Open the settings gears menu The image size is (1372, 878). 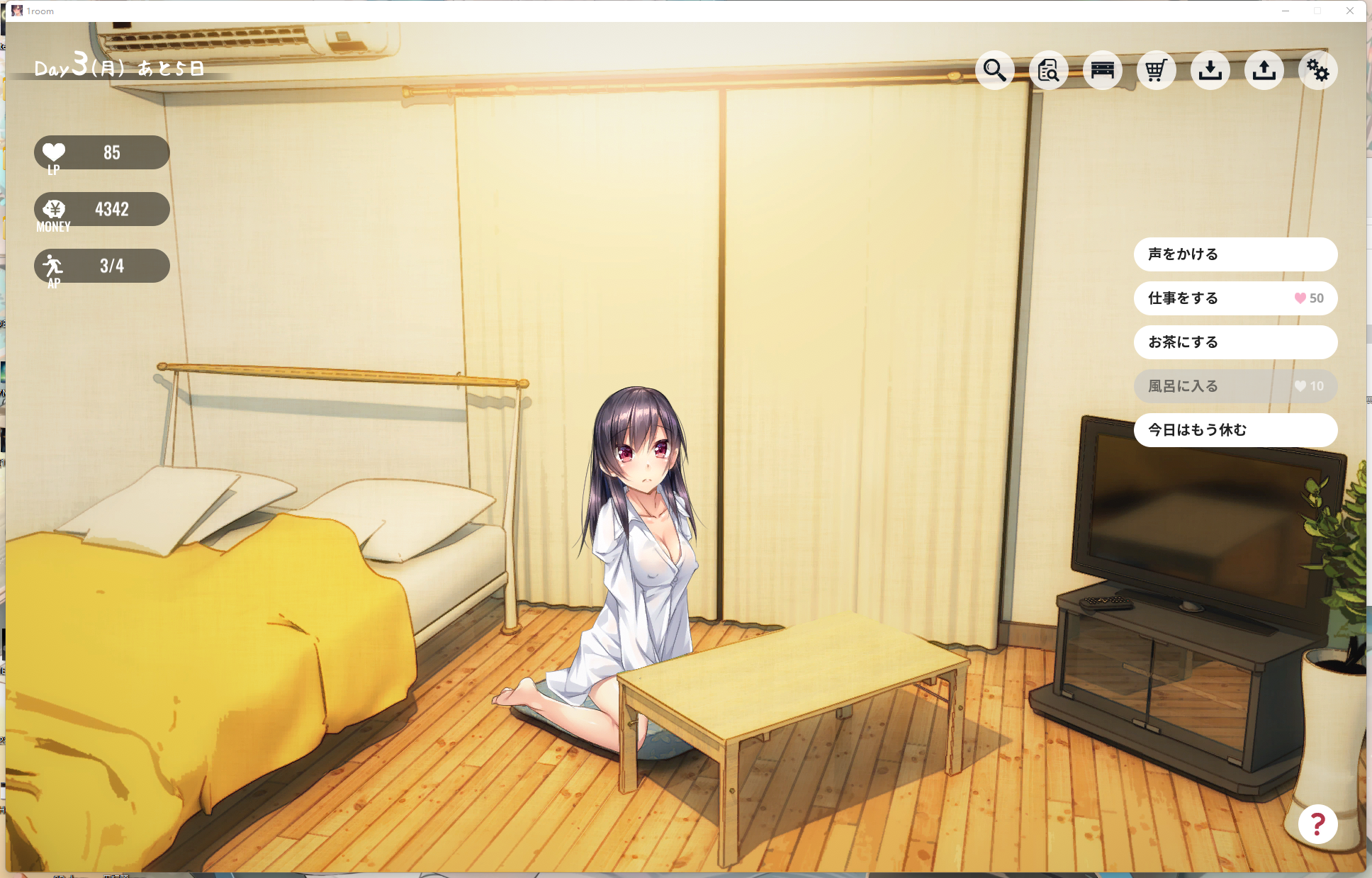point(1318,70)
